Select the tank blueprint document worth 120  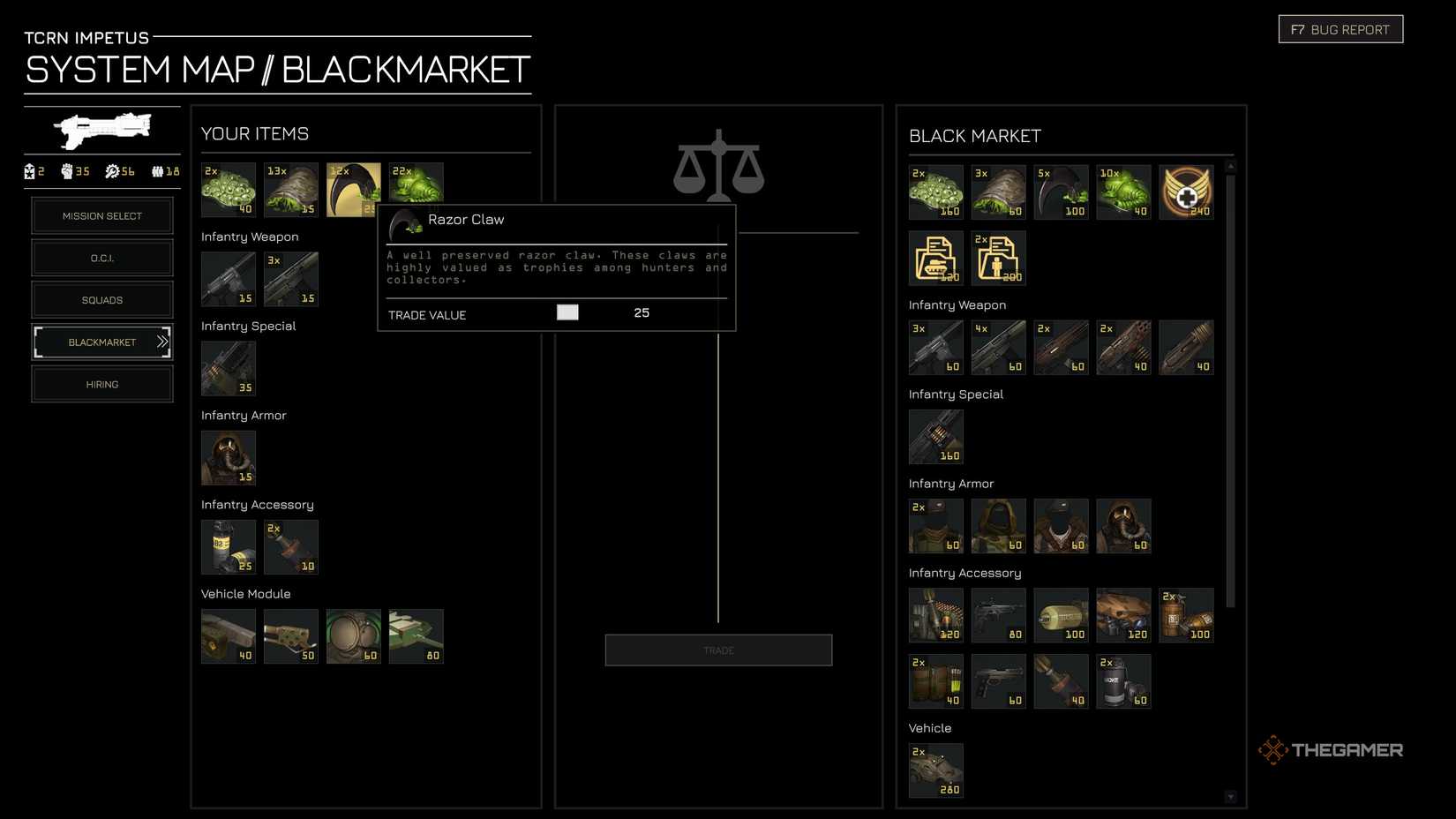(935, 258)
